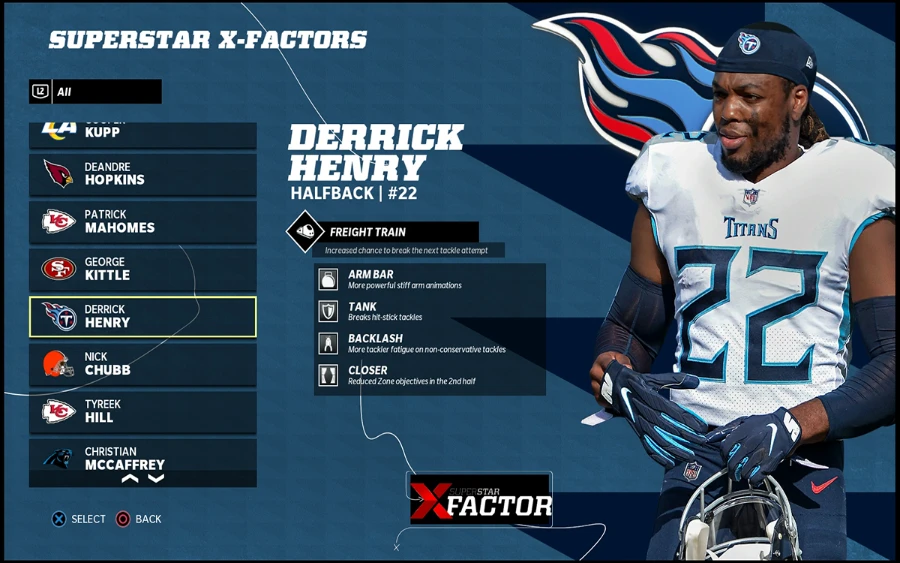Open the All position filter box
This screenshot has width=900, height=563.
[95, 92]
